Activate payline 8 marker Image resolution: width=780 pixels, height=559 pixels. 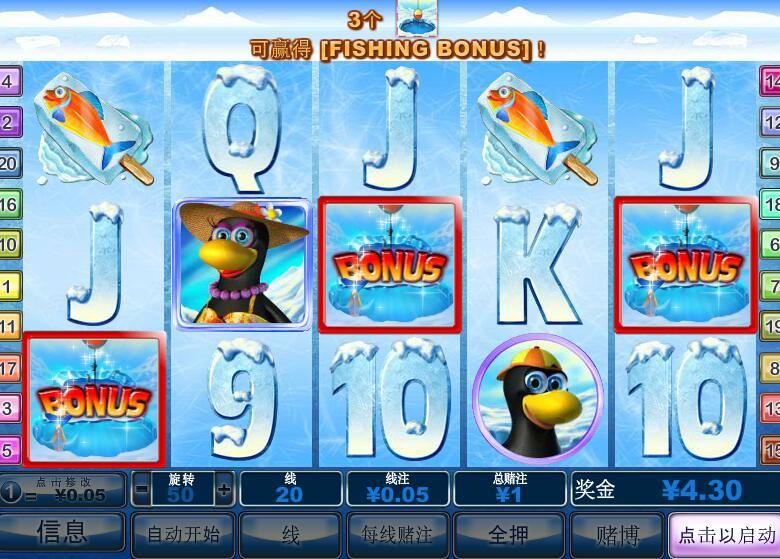771,368
